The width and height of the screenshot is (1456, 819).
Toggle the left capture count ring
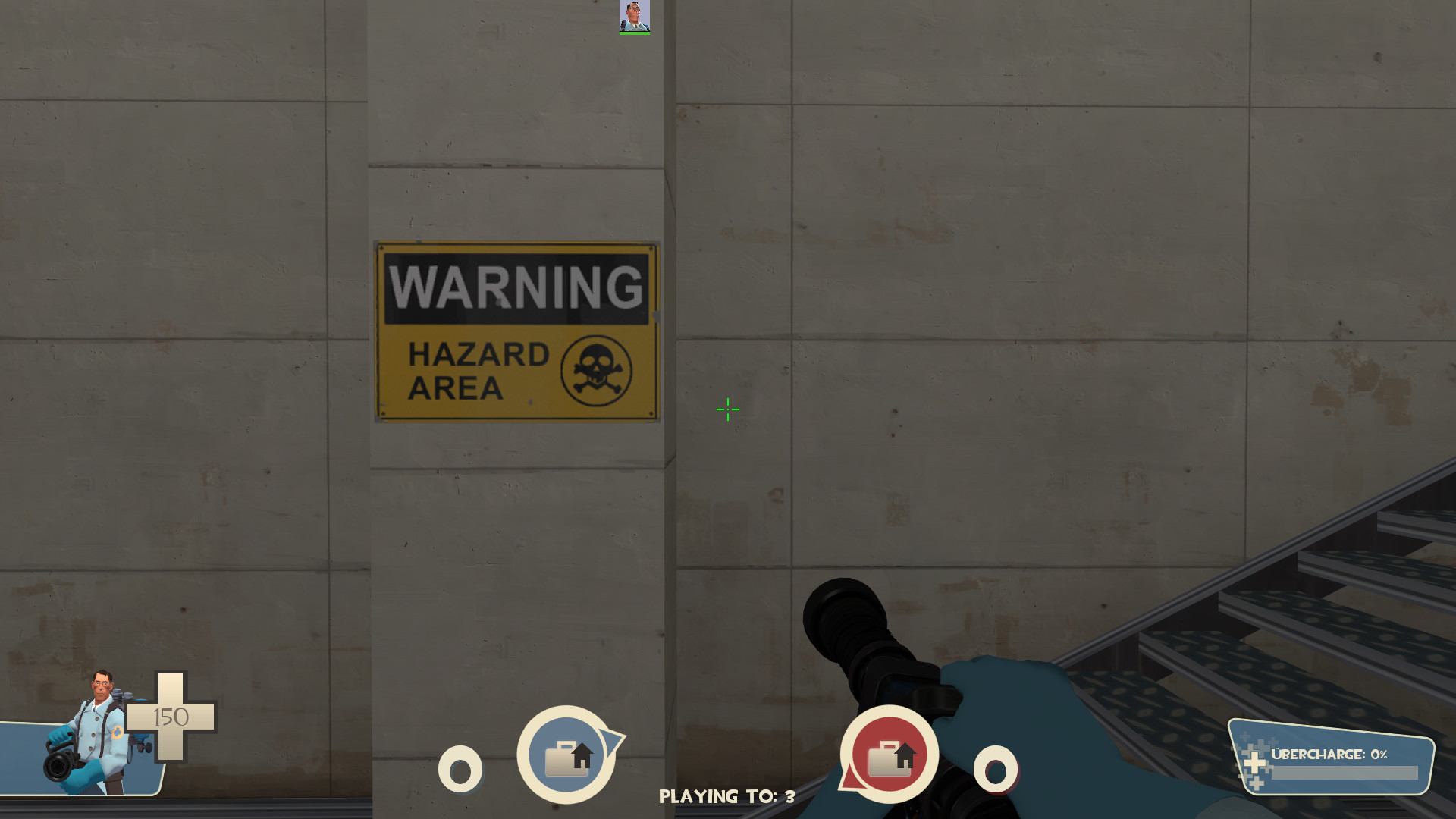tap(460, 770)
